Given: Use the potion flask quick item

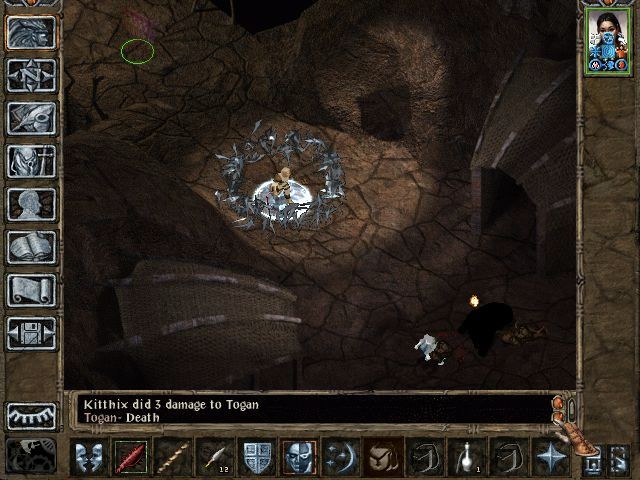Looking at the screenshot, I should click(x=466, y=457).
